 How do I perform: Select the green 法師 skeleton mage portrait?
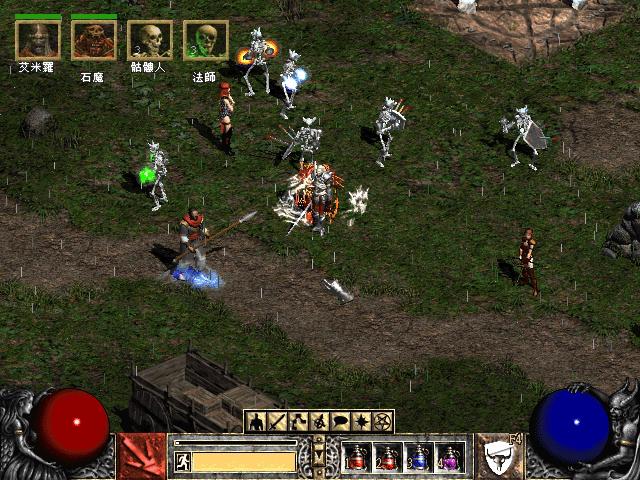[x=205, y=40]
